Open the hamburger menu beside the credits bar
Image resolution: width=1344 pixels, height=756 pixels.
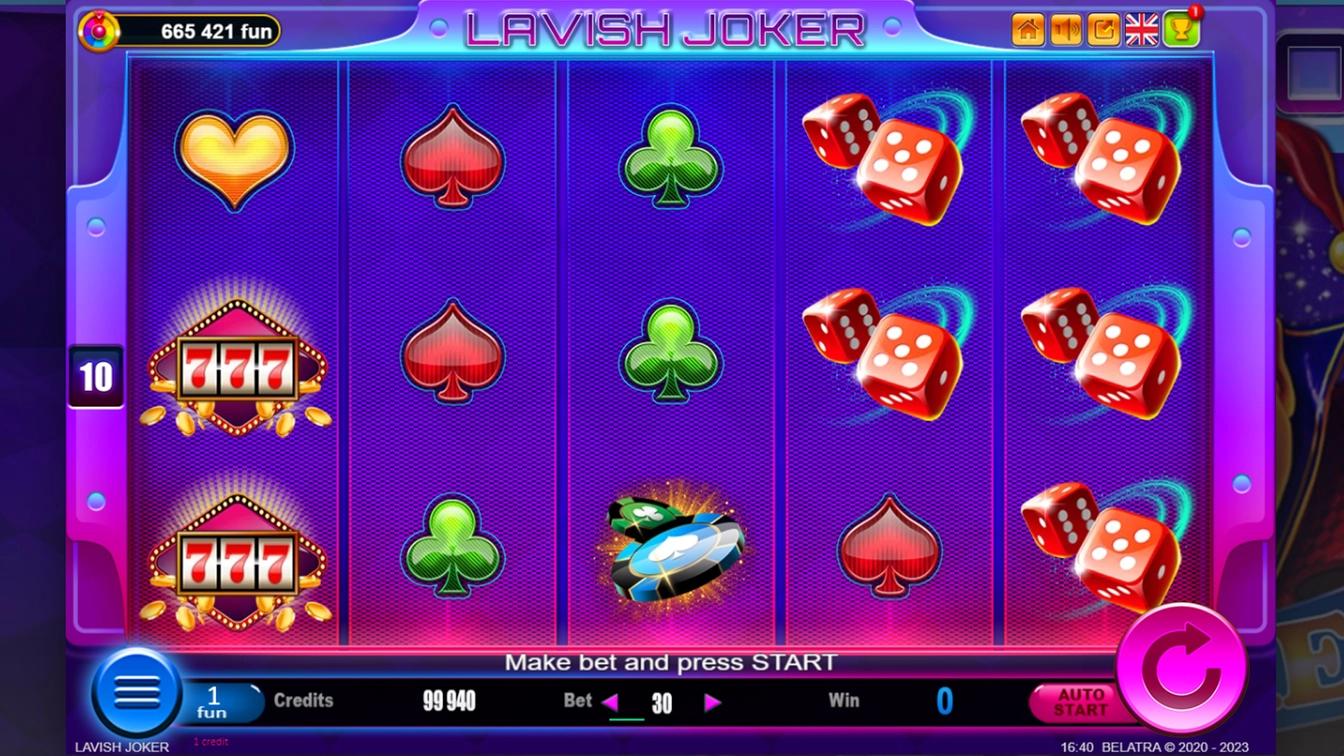(138, 693)
